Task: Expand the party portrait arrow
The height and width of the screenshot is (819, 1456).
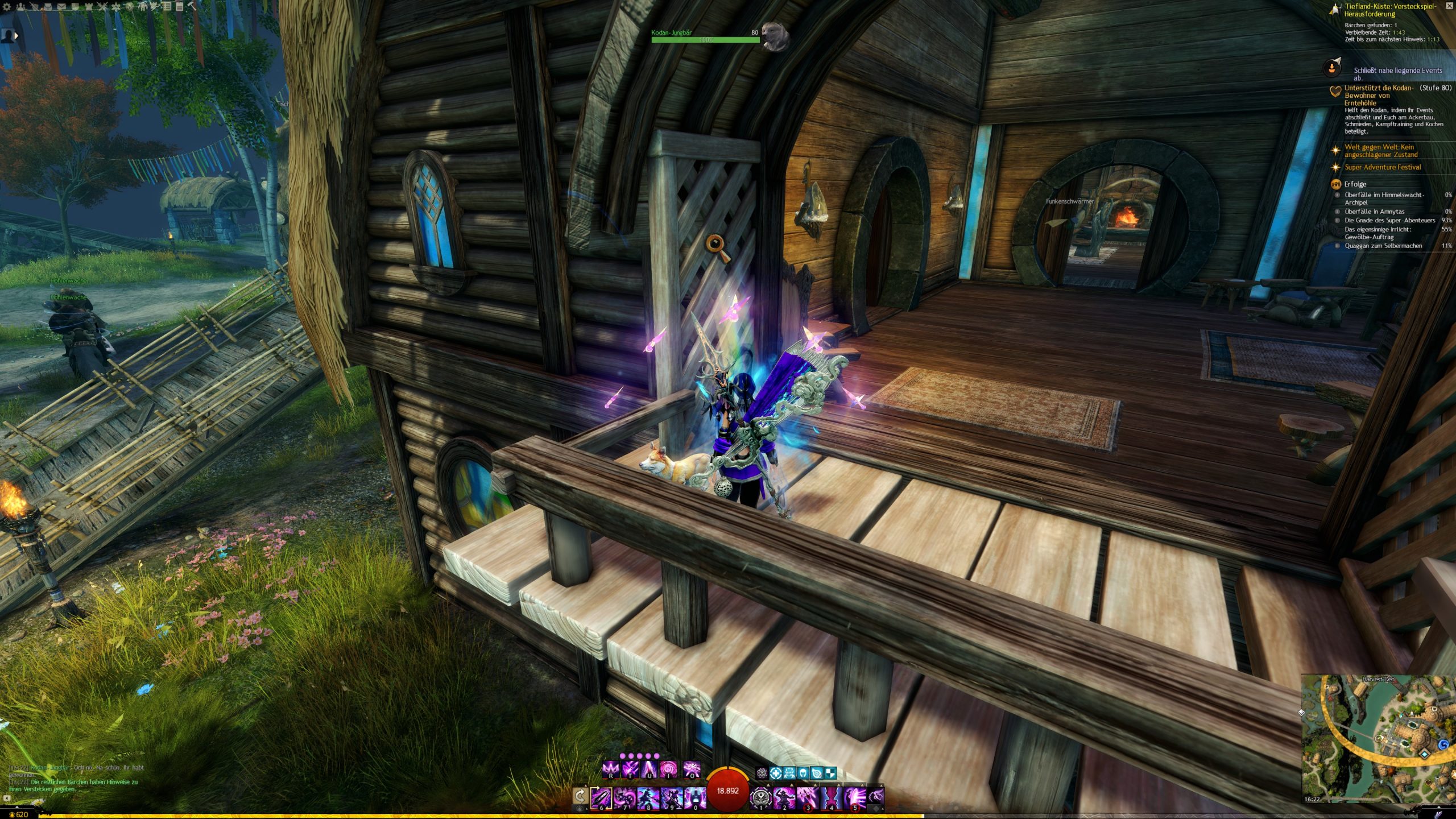Action: (16, 35)
